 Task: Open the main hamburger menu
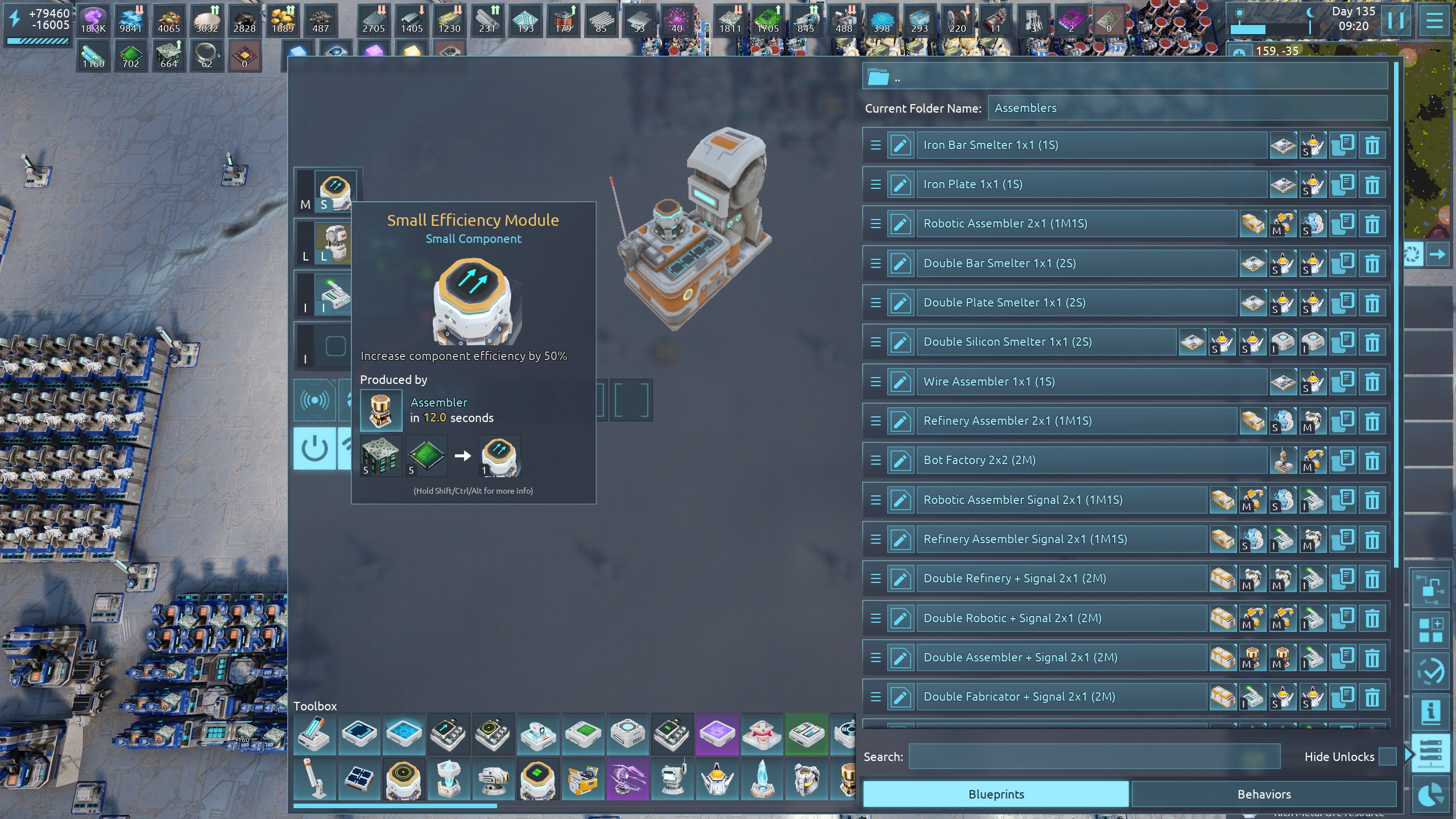tap(1434, 21)
